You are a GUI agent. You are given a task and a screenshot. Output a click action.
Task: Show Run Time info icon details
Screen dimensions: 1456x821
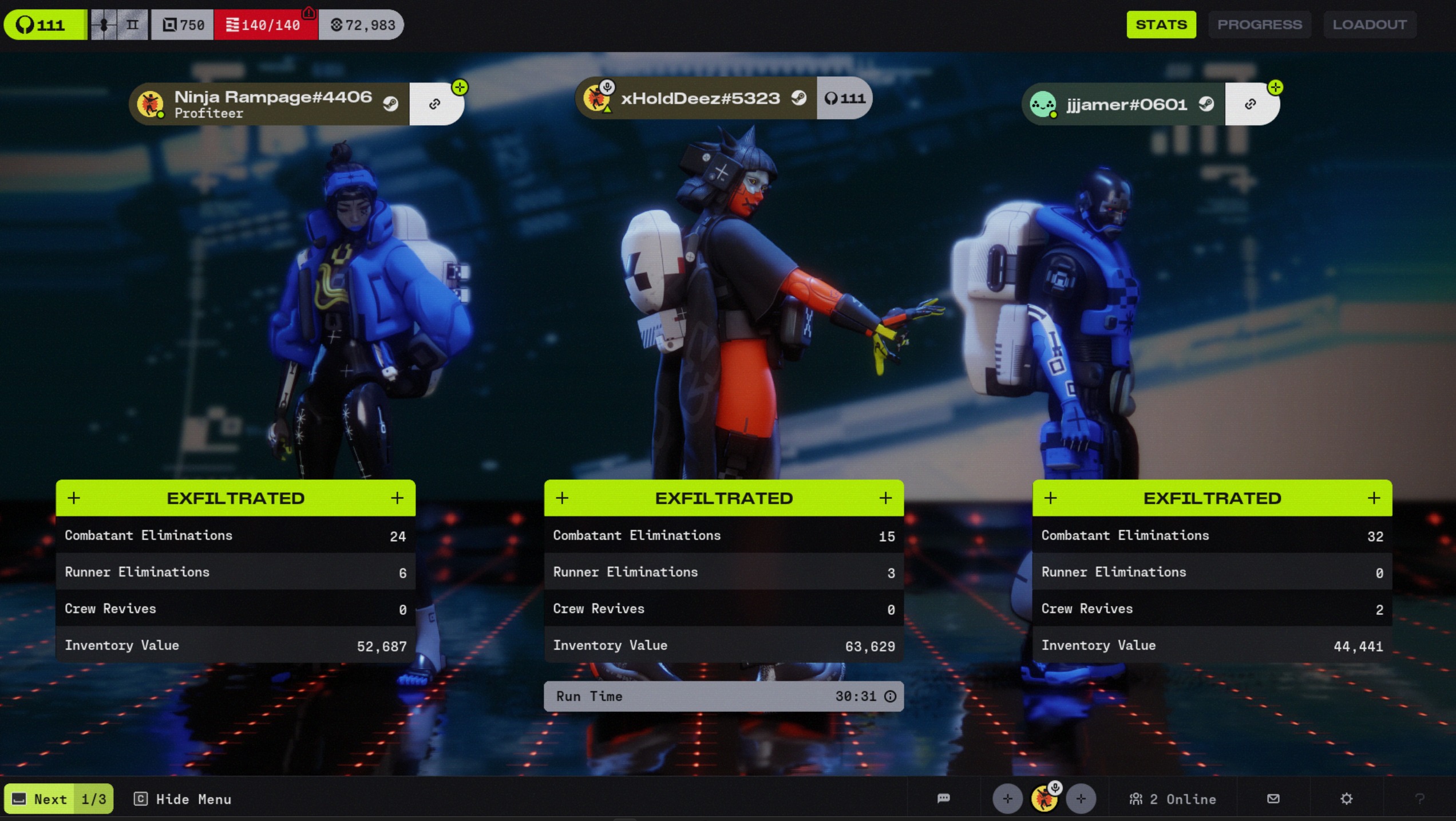tap(891, 696)
